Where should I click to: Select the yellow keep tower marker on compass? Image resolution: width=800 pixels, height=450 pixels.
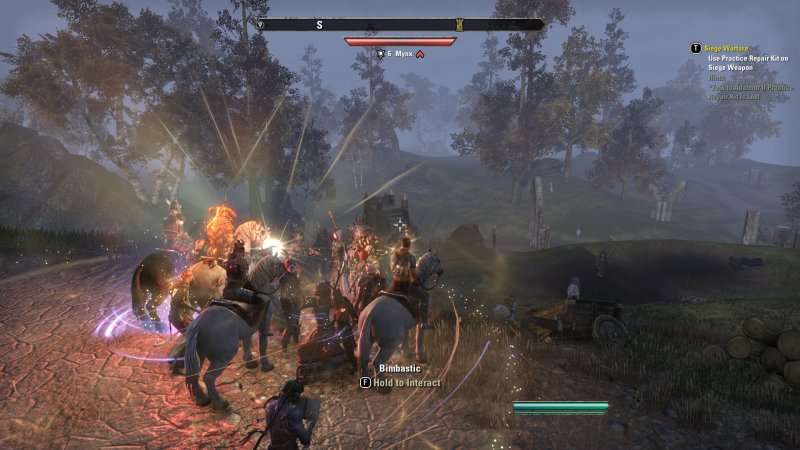[x=459, y=24]
